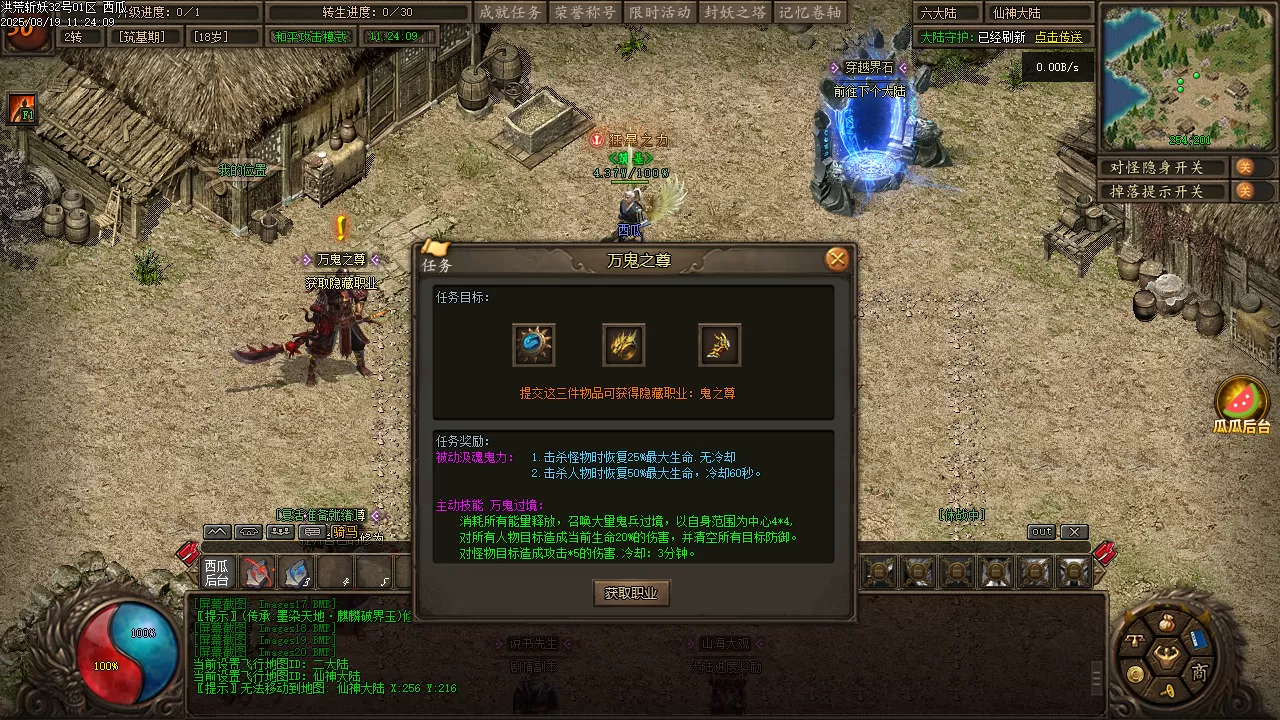Toggle the 掉落提示开关 drop notice switch
The image size is (1280, 720).
[x=1245, y=191]
